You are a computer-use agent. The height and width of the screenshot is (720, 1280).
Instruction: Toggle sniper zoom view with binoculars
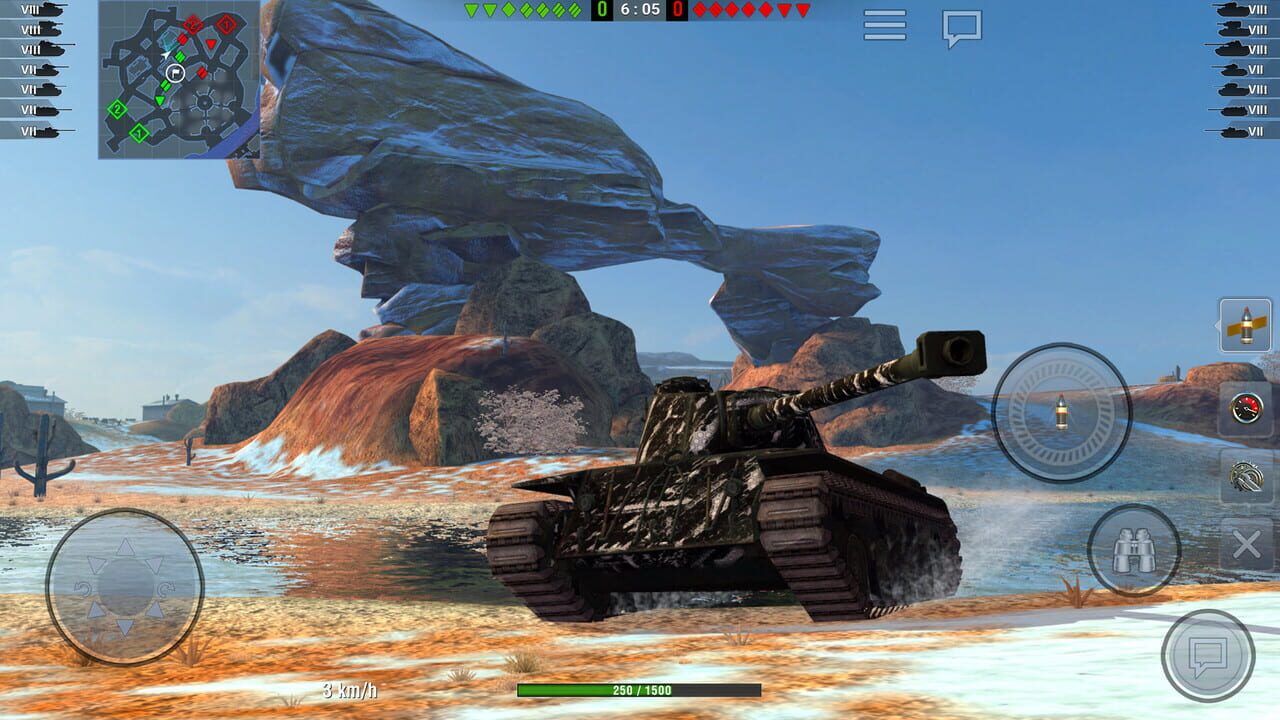1134,548
